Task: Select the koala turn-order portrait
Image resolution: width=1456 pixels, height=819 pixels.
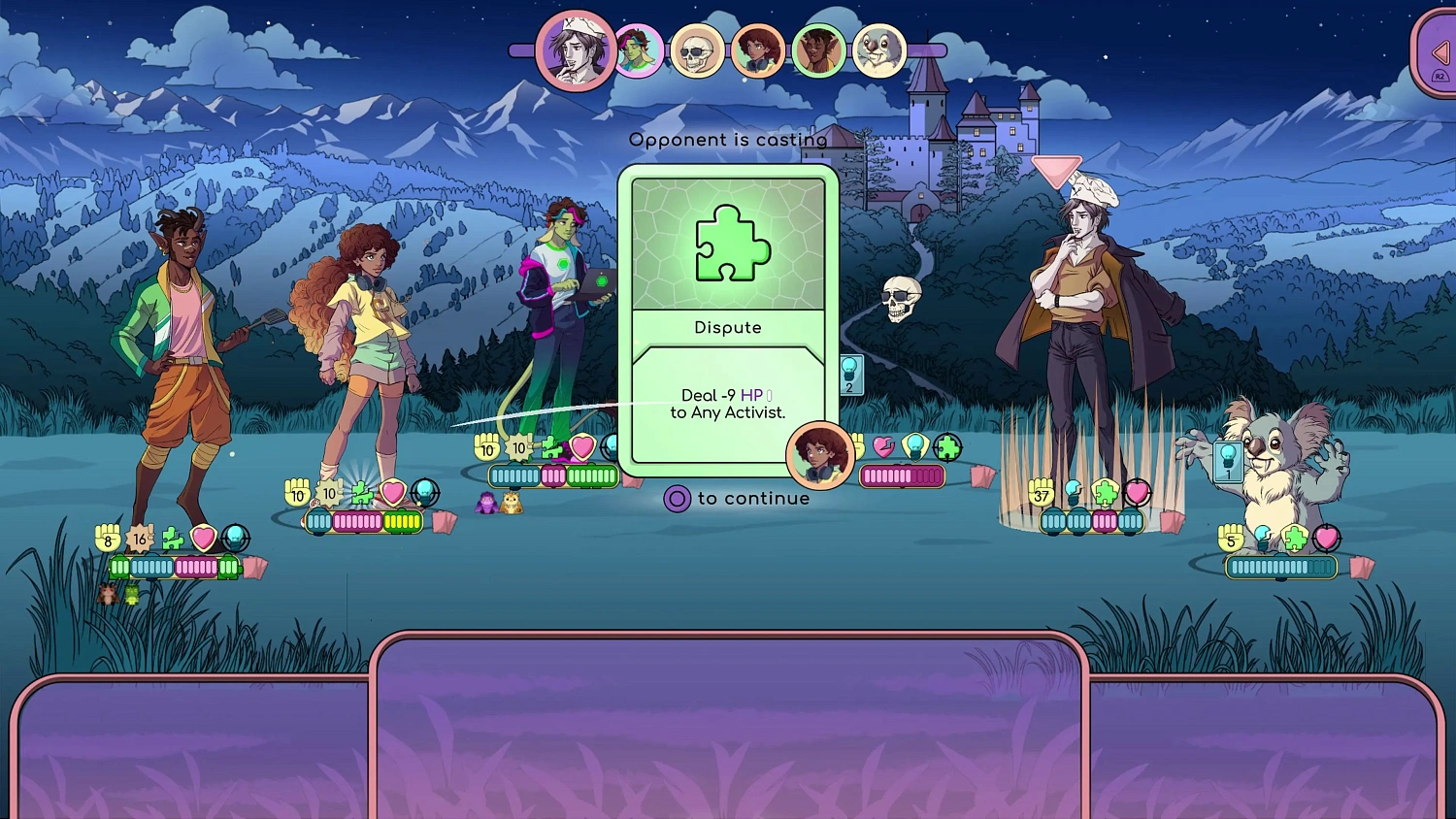Action: tap(879, 50)
